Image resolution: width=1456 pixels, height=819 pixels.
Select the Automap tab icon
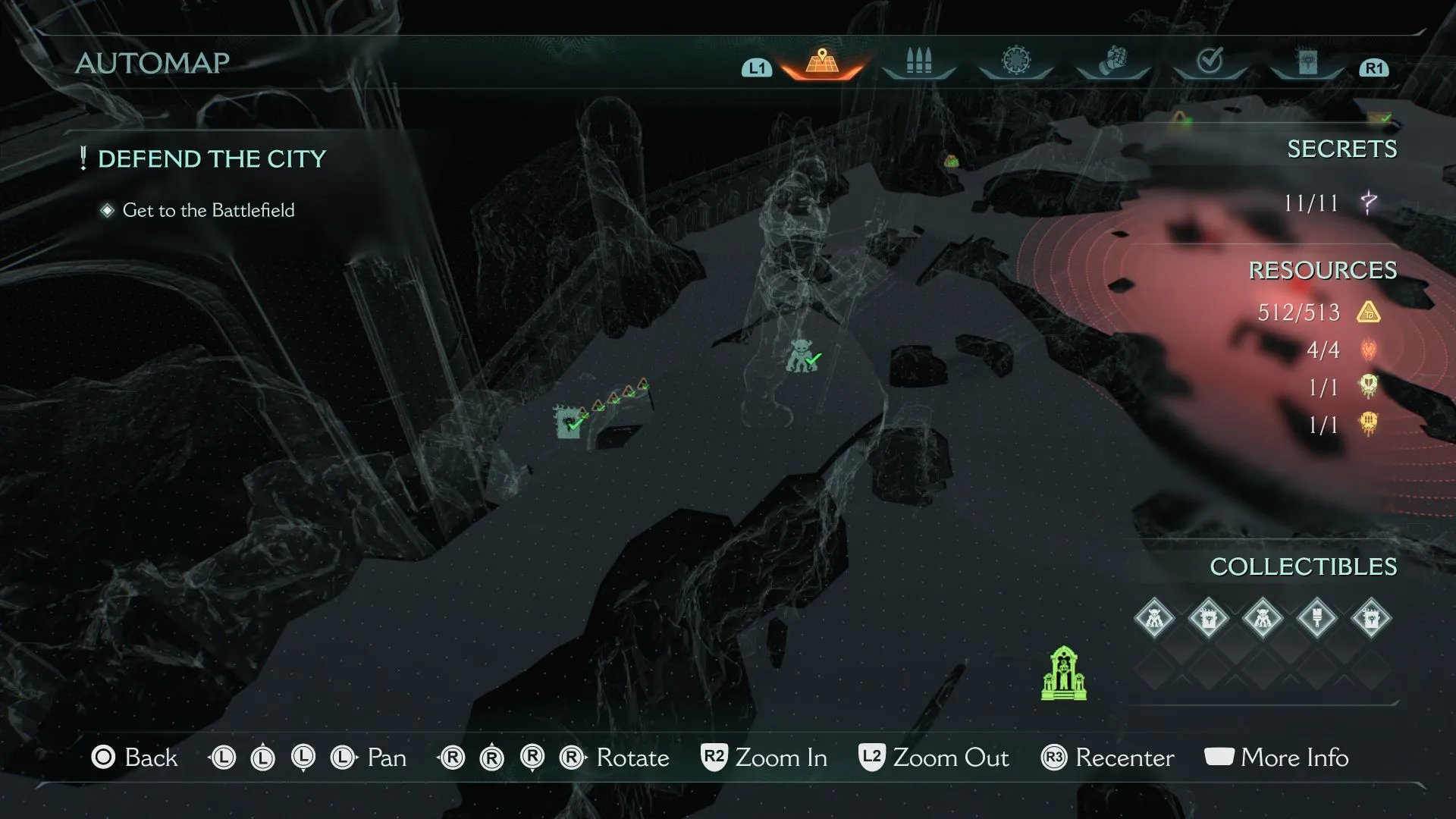[822, 61]
